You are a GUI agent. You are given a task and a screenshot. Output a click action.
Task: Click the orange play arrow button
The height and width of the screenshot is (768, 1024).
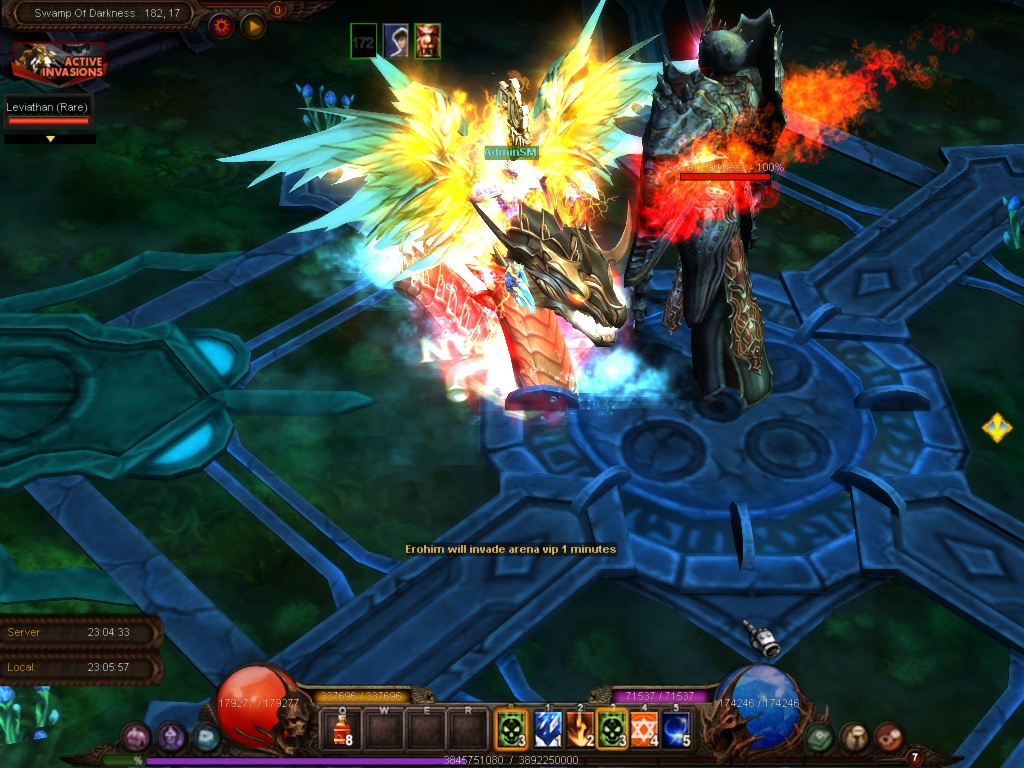(x=253, y=26)
